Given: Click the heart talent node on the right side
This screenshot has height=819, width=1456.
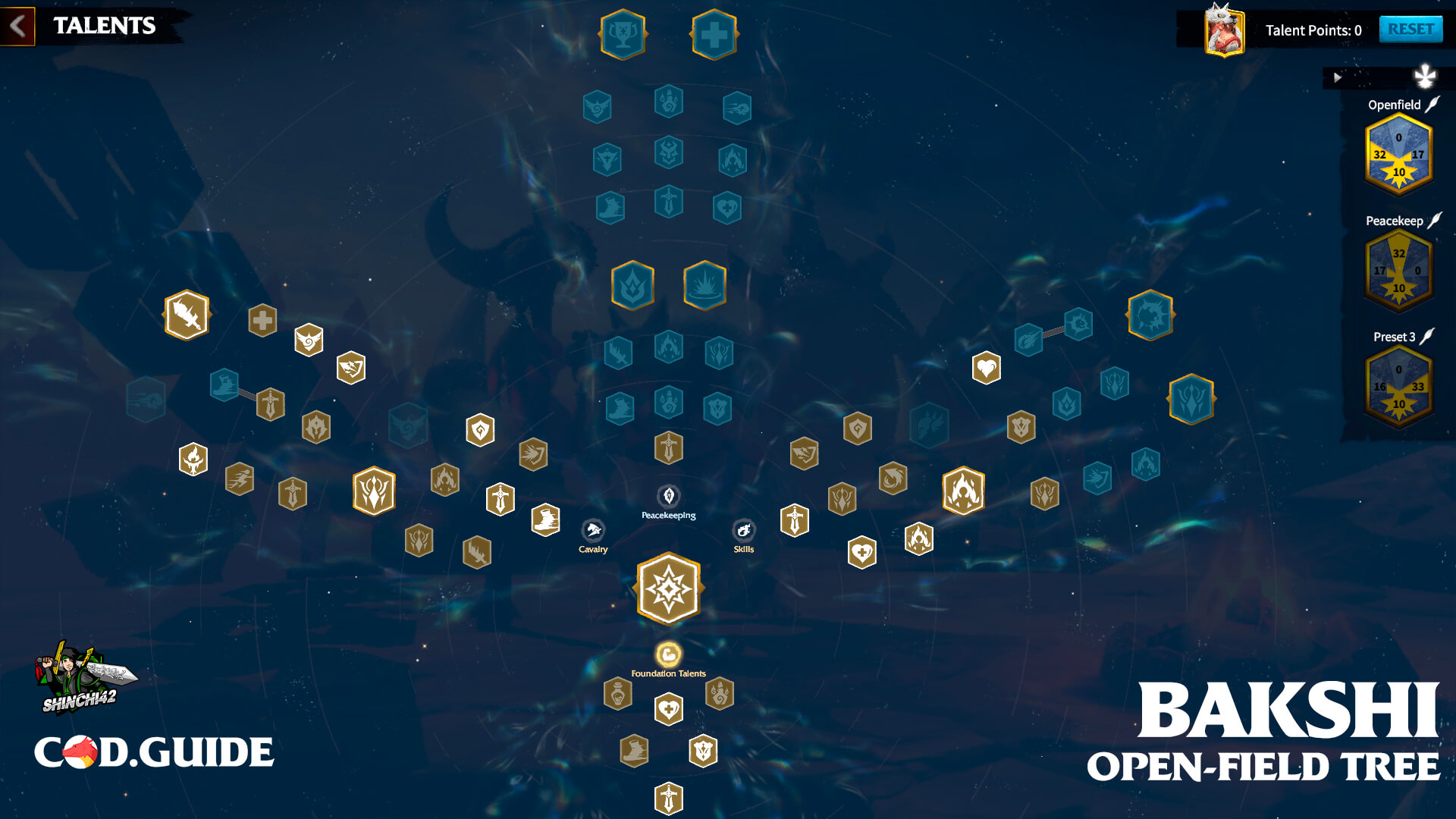Looking at the screenshot, I should tap(986, 369).
